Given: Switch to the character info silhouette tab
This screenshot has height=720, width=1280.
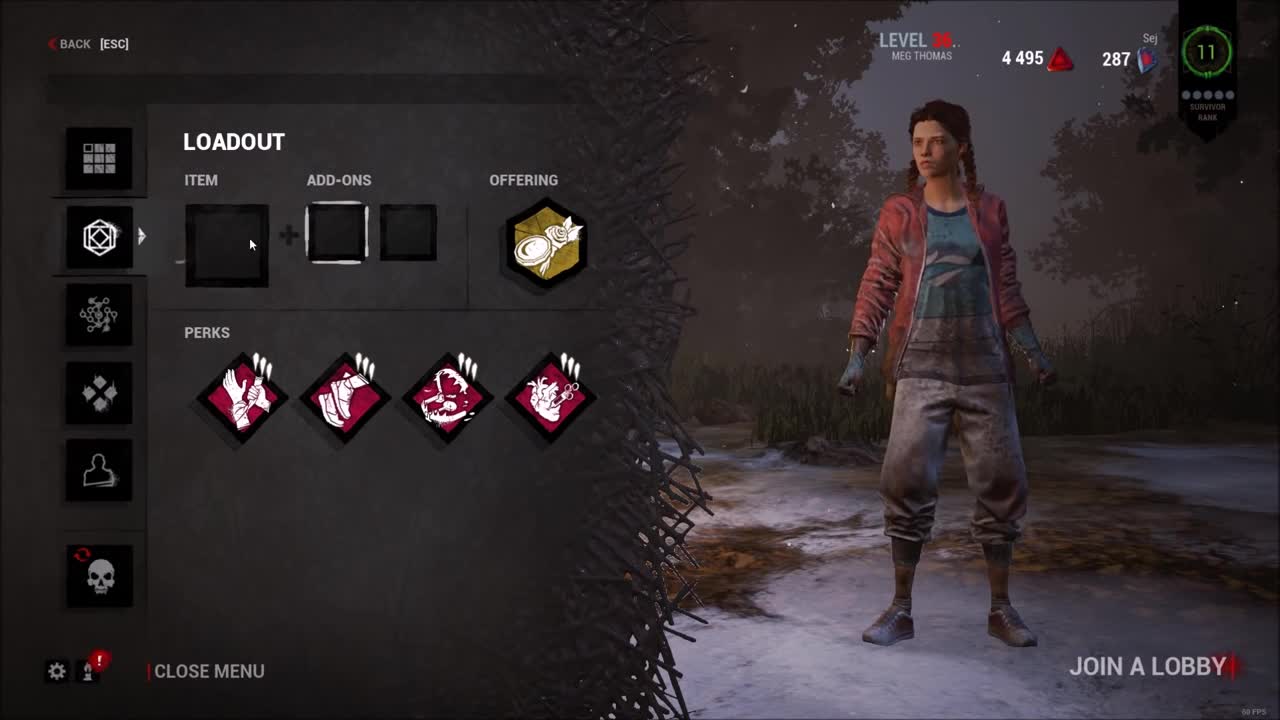Looking at the screenshot, I should (x=98, y=470).
